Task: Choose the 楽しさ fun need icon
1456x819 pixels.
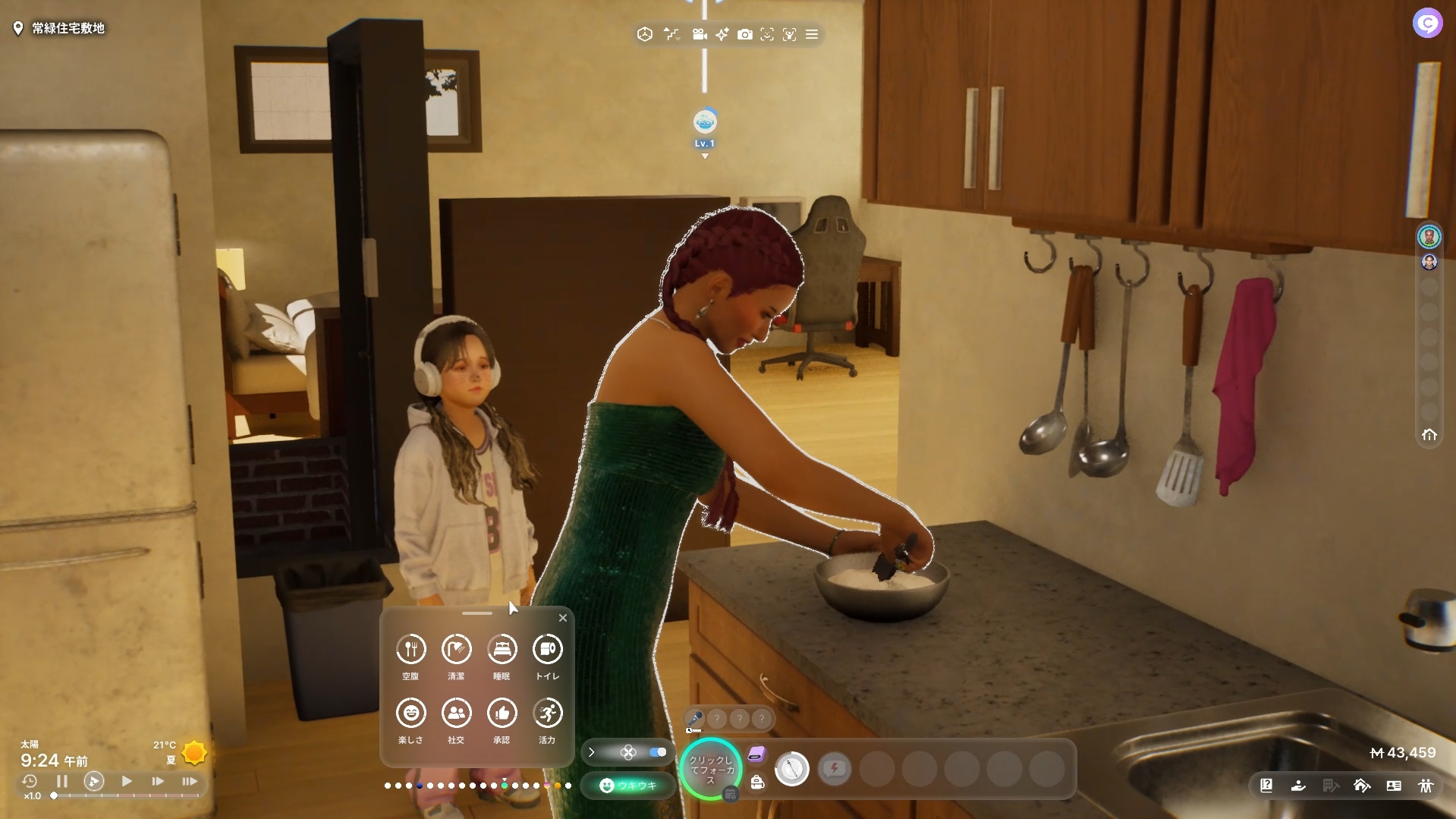Action: pos(410,713)
